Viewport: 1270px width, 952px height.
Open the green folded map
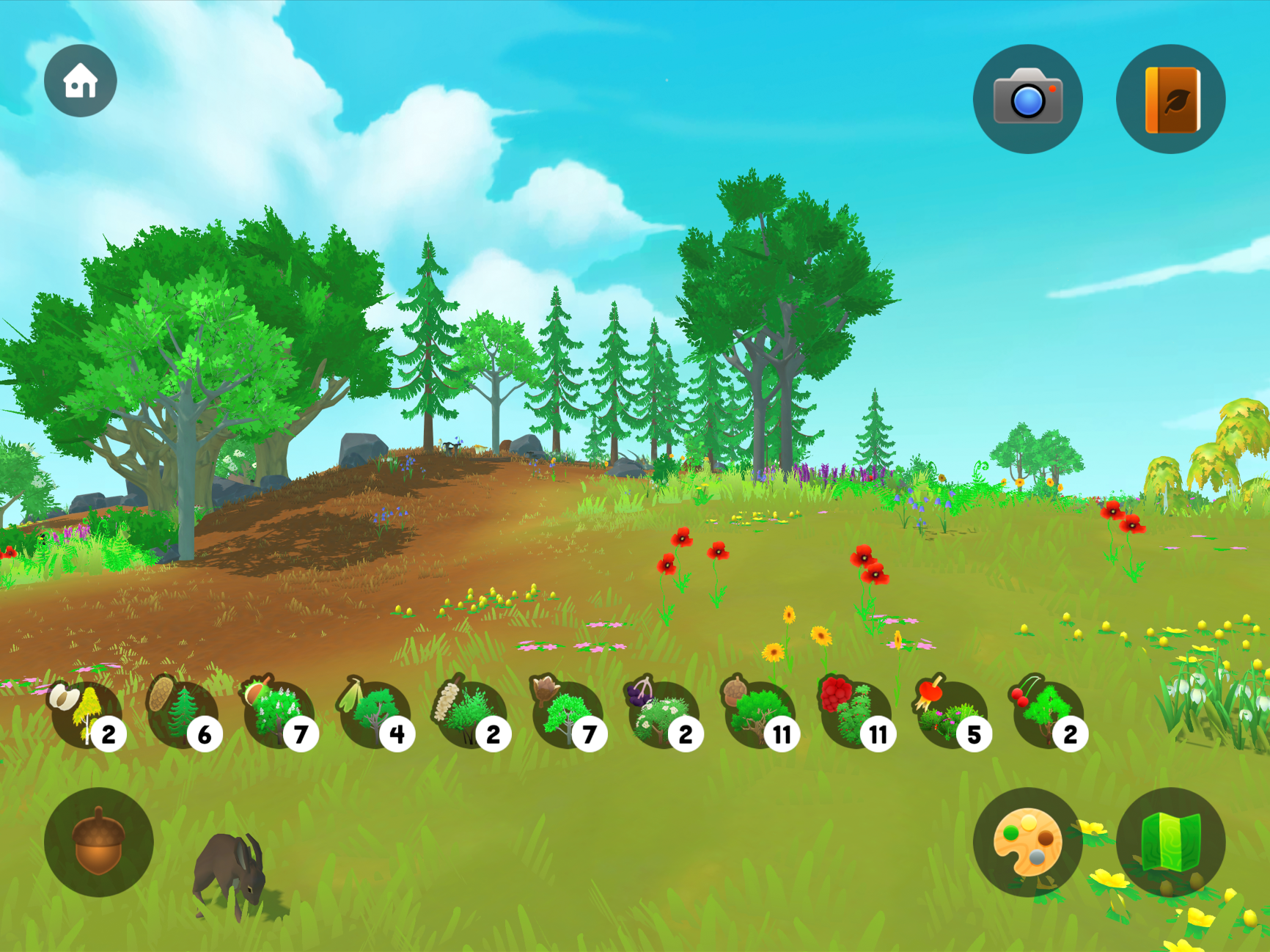tap(1170, 842)
